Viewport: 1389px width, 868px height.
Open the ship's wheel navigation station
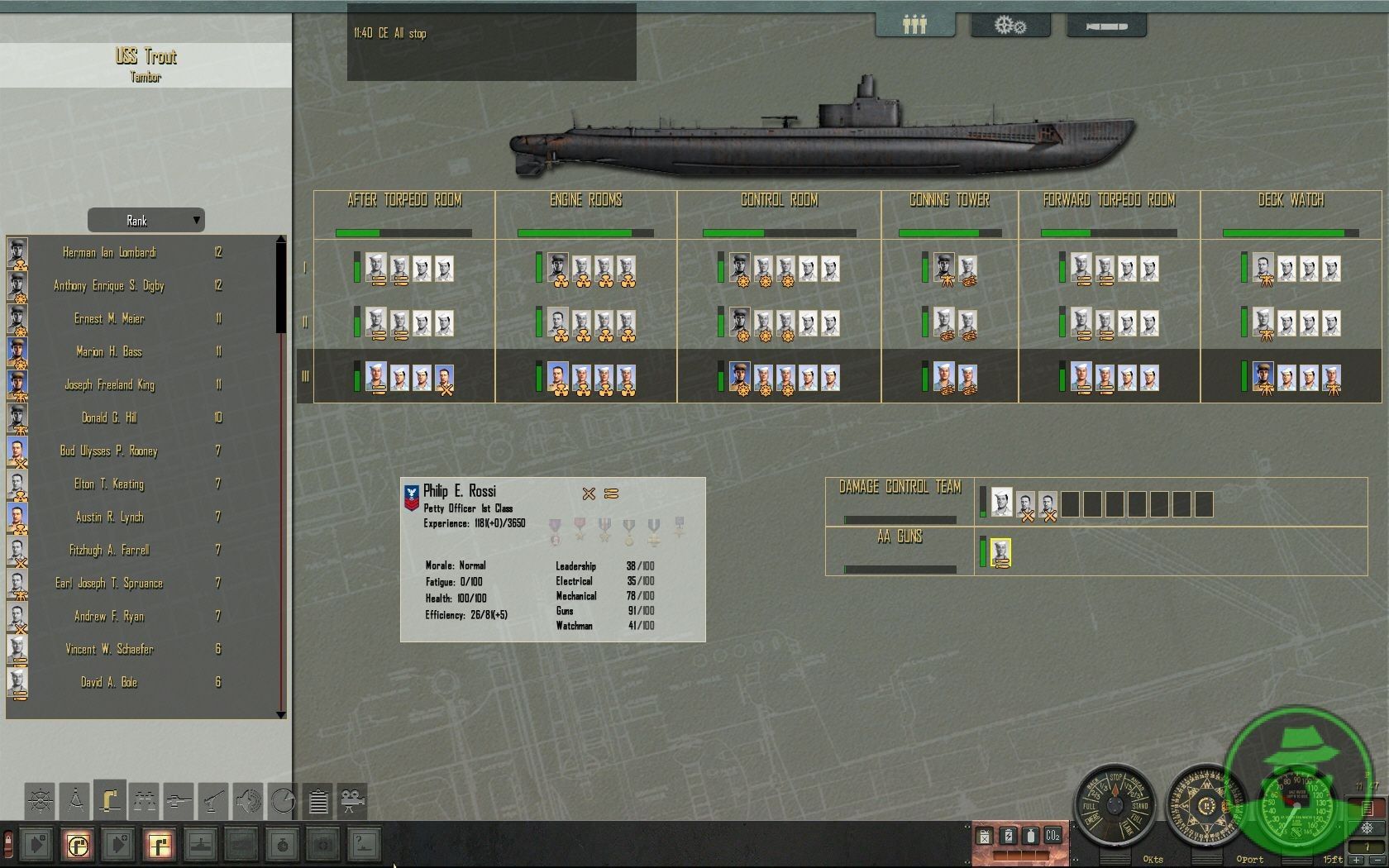(40, 800)
